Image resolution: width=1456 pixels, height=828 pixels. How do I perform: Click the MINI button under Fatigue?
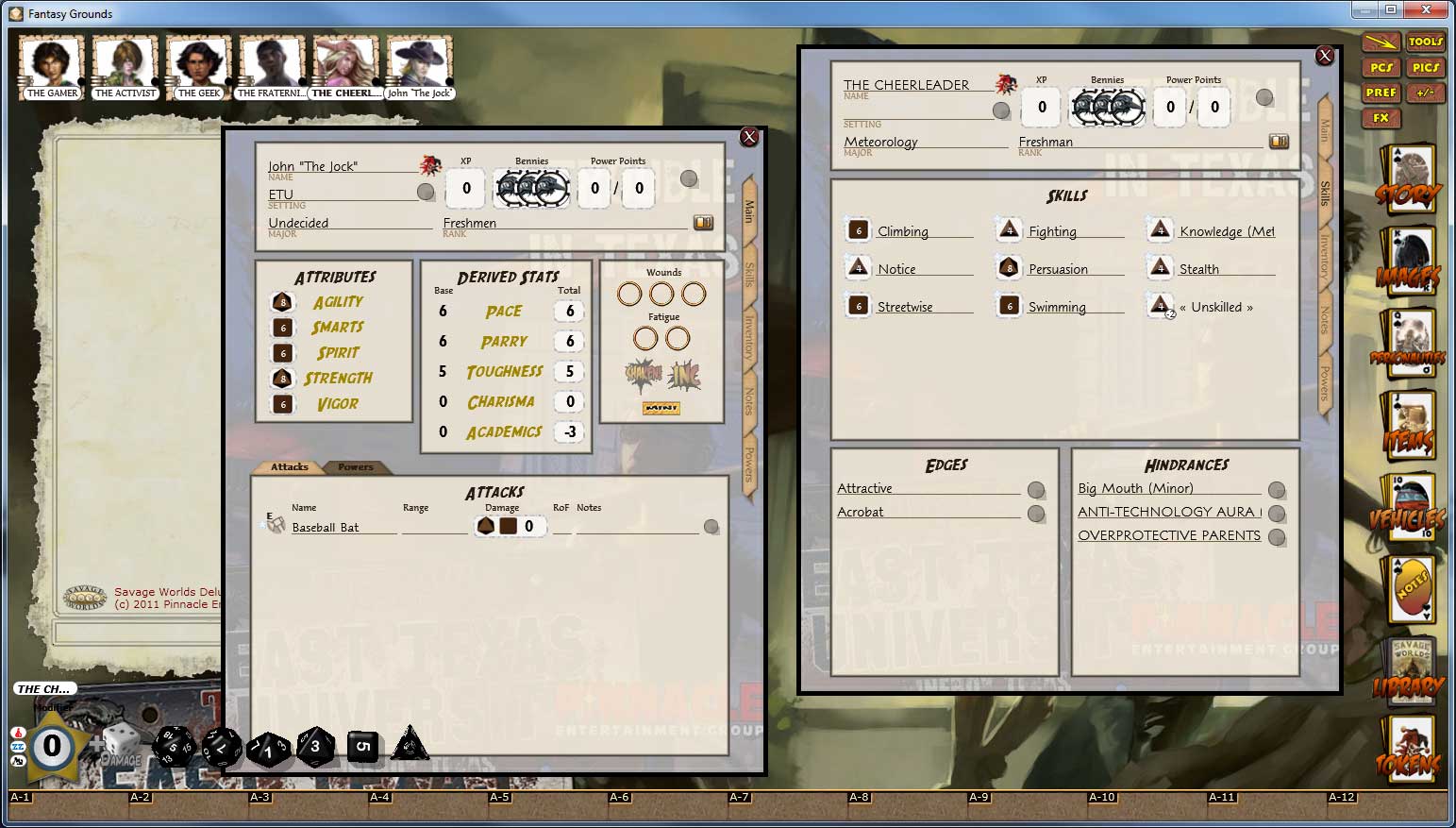(663, 408)
